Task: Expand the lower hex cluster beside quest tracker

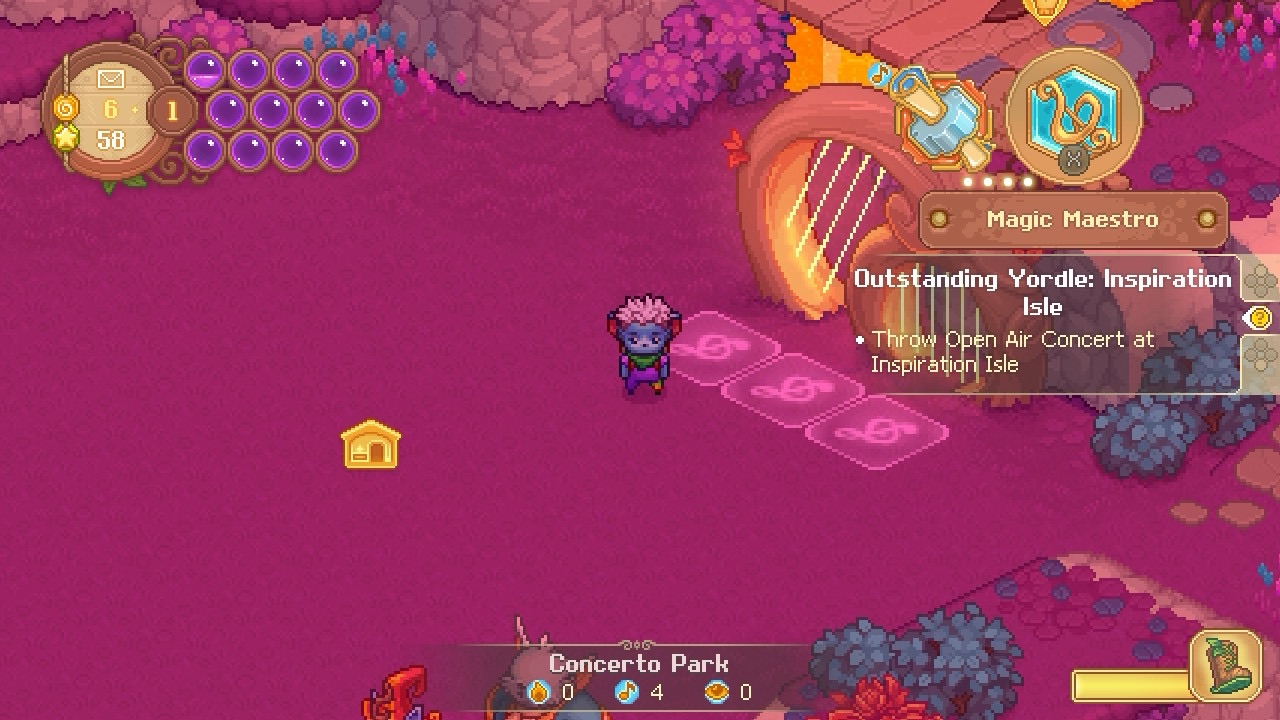Action: 1262,356
